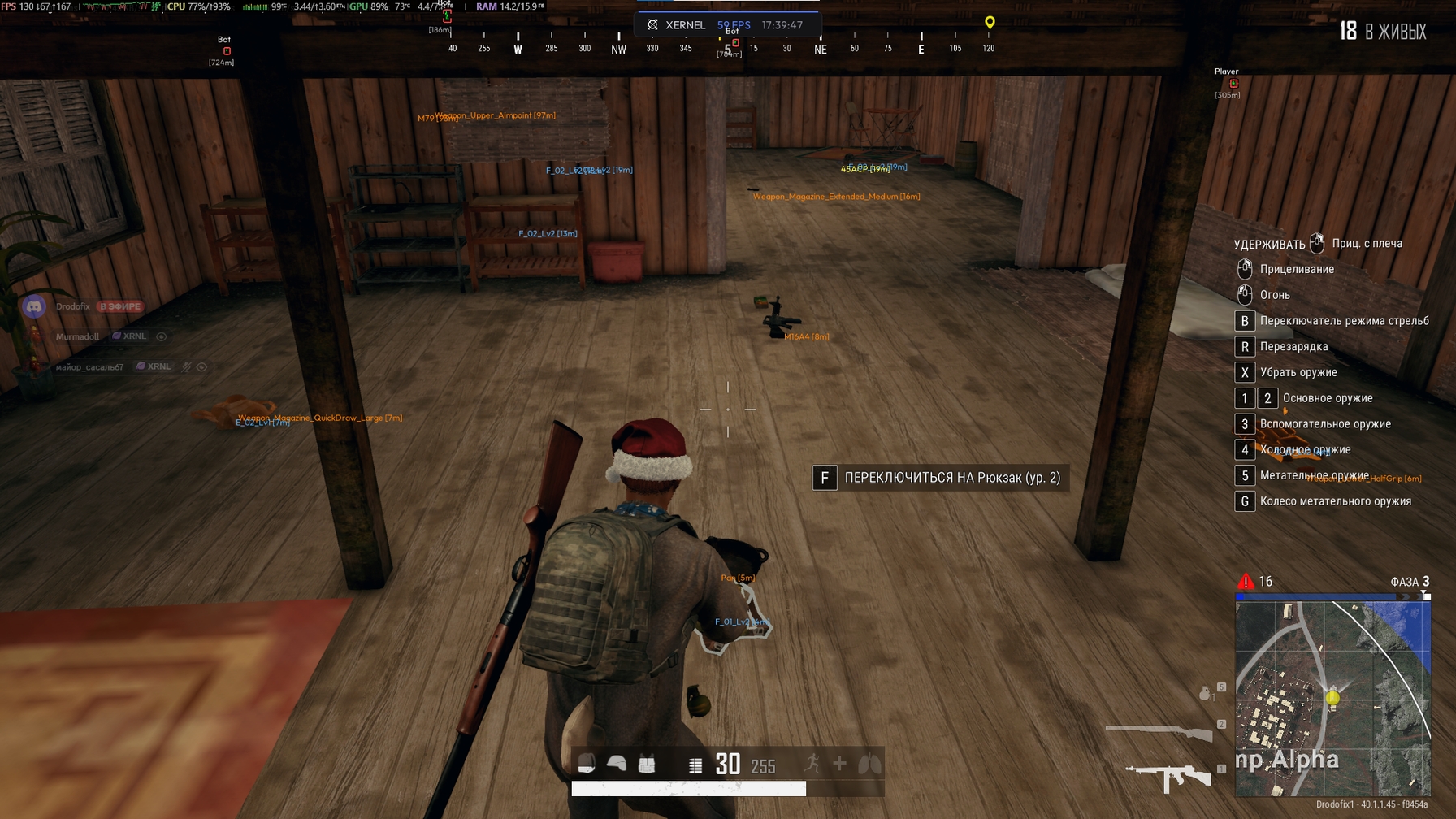This screenshot has width=1456, height=819.
Task: Click the helmet icon in the equipment bar
Action: click(617, 762)
